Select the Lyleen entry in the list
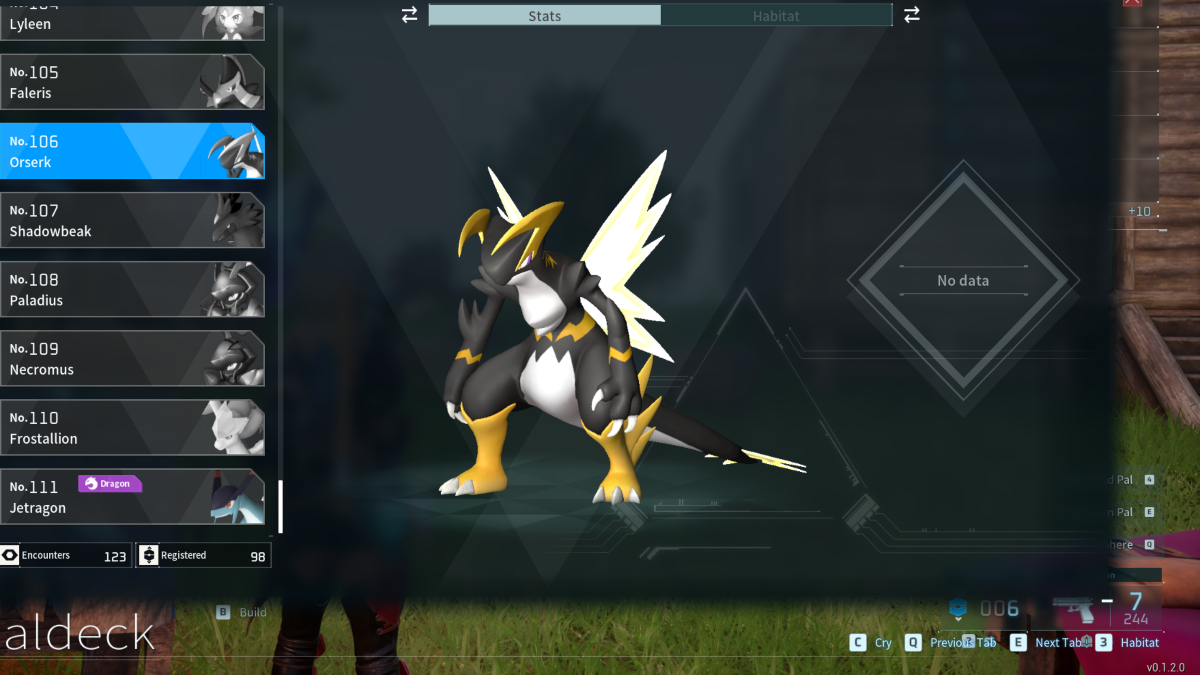 pyautogui.click(x=130, y=20)
